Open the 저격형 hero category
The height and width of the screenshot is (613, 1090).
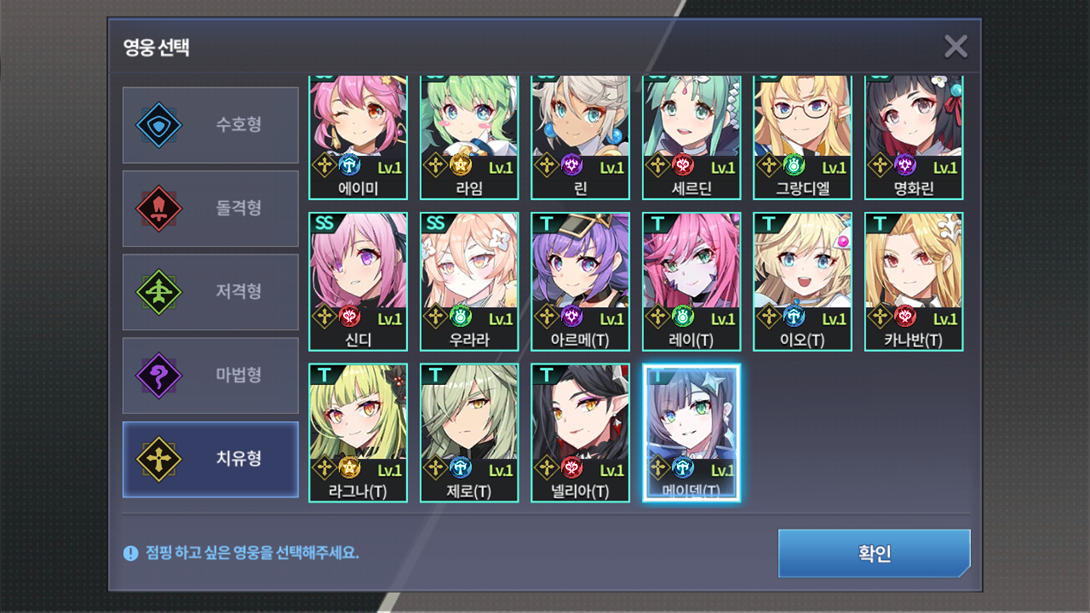click(x=211, y=292)
